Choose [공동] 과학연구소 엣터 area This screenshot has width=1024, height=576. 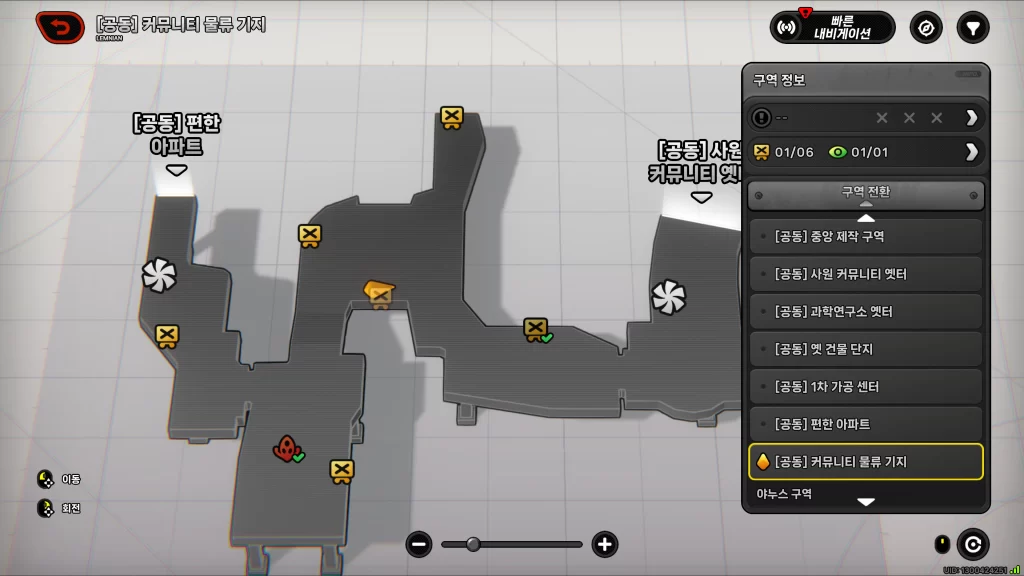(x=866, y=312)
